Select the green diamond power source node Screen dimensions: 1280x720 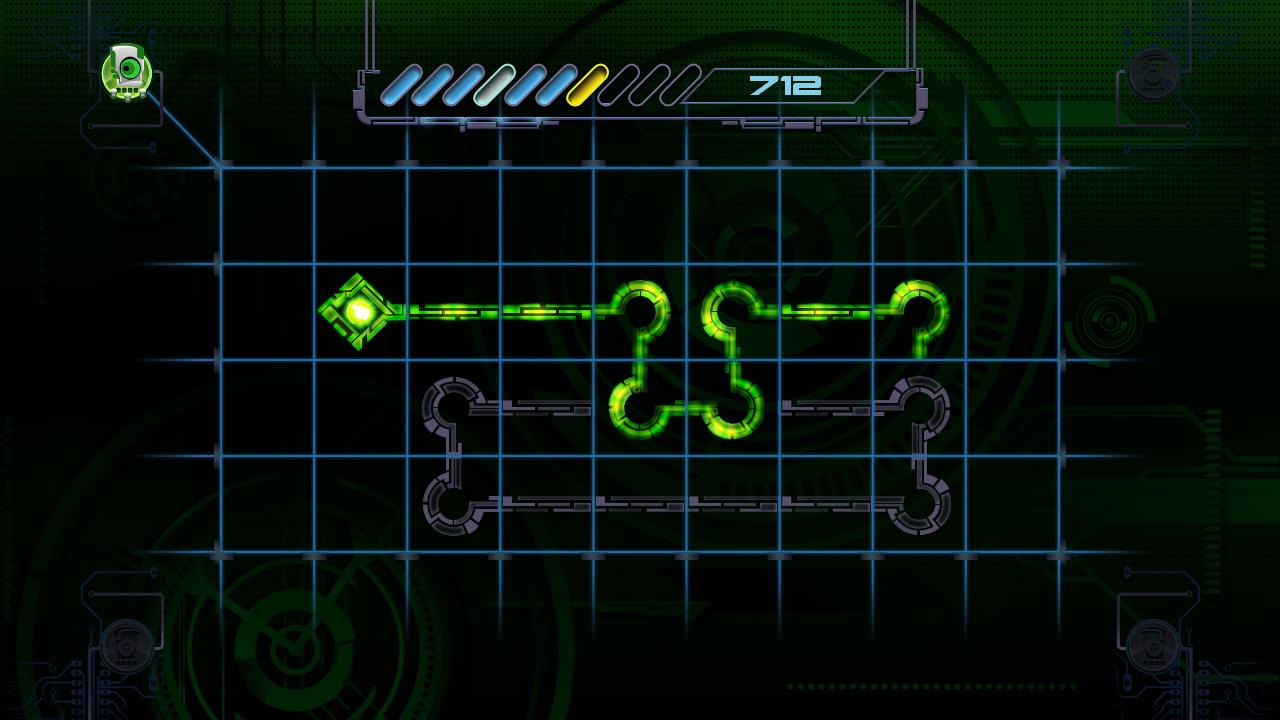pyautogui.click(x=358, y=312)
